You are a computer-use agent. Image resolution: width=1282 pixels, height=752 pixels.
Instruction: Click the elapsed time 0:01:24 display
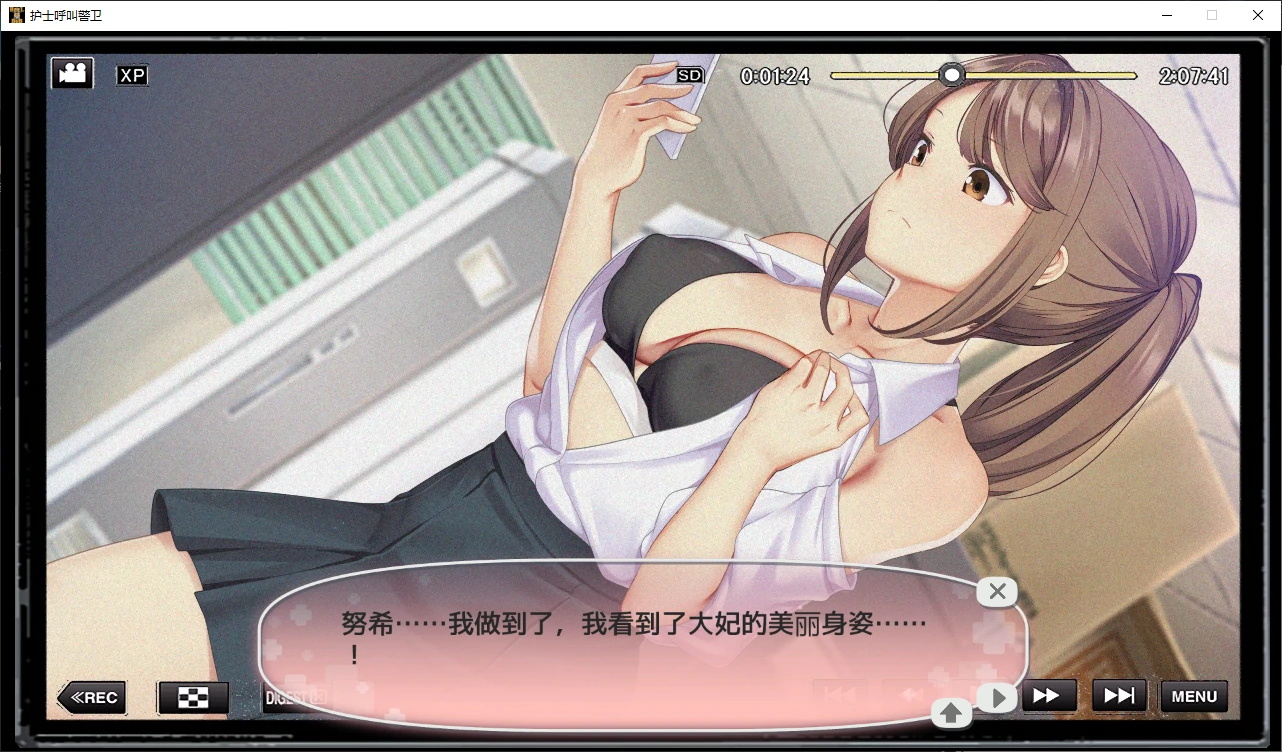click(775, 75)
